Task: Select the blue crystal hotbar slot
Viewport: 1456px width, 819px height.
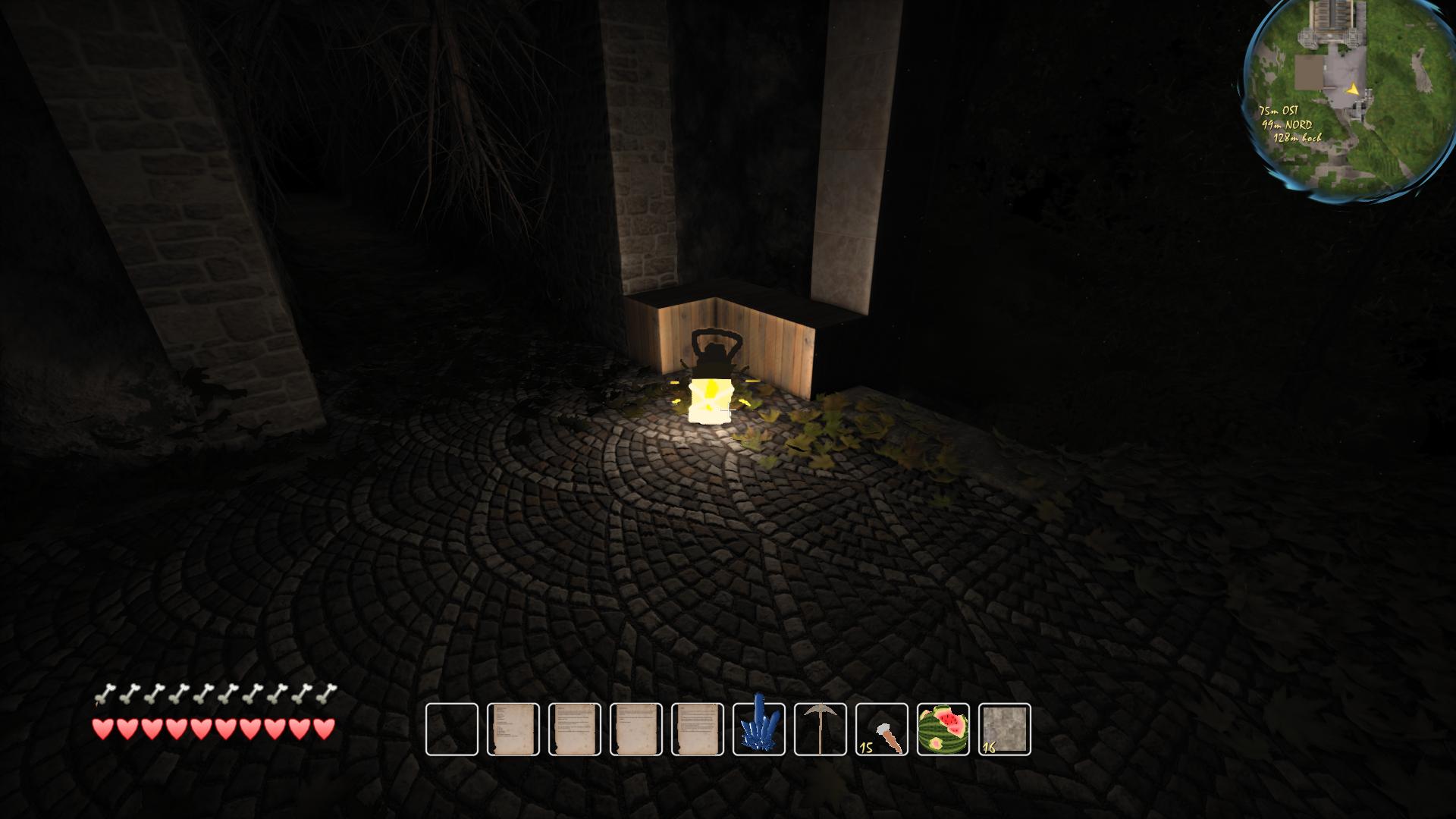Action: tap(759, 730)
